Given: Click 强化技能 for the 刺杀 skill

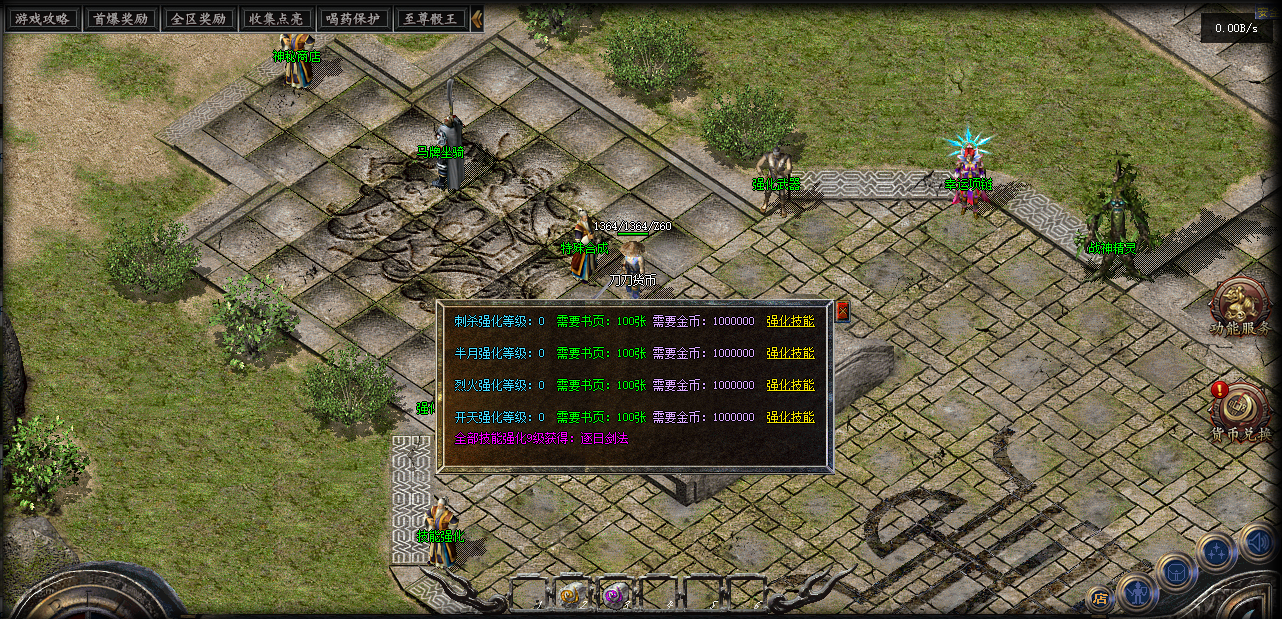Looking at the screenshot, I should pyautogui.click(x=790, y=322).
